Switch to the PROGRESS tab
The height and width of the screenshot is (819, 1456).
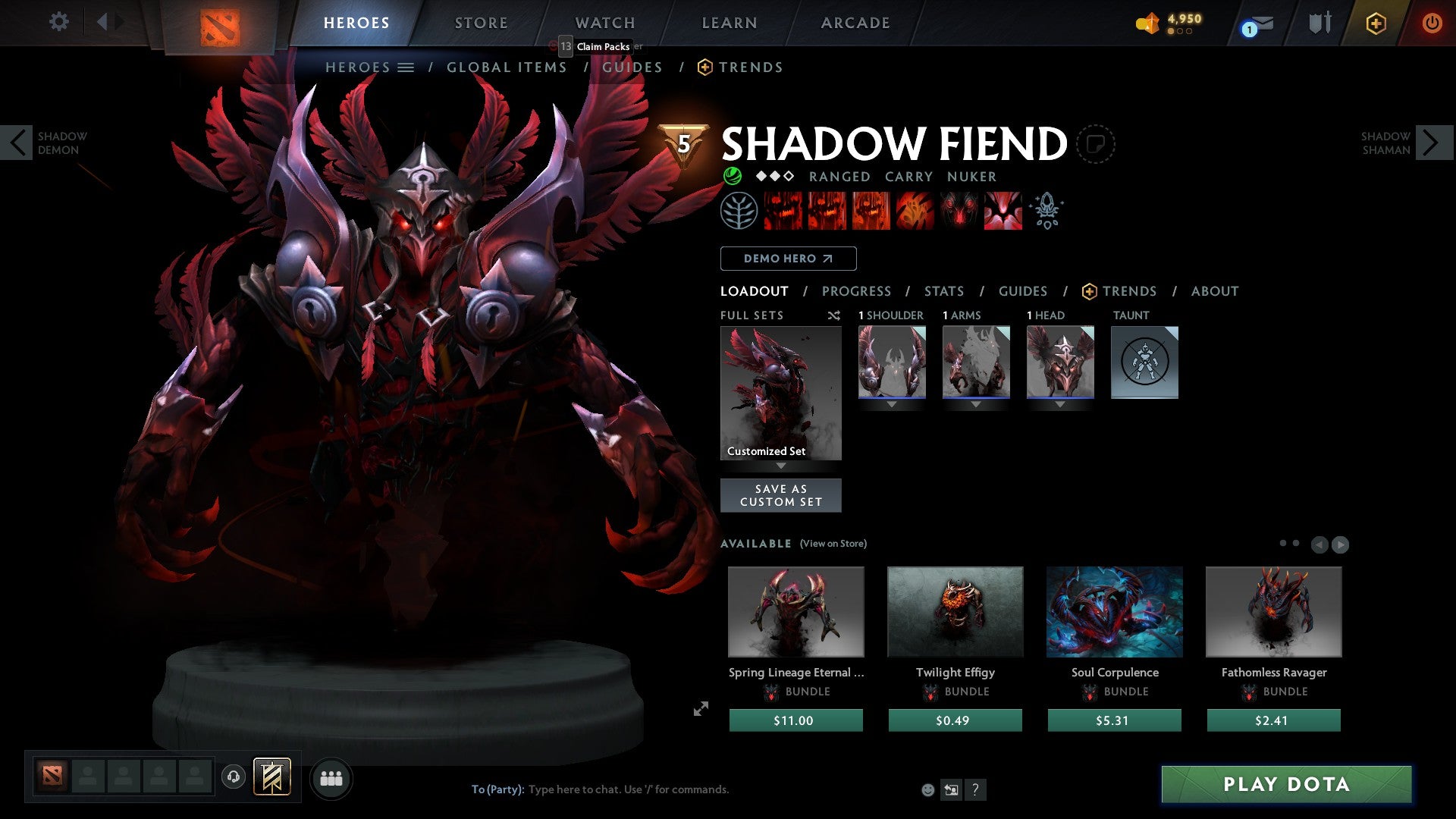[857, 291]
